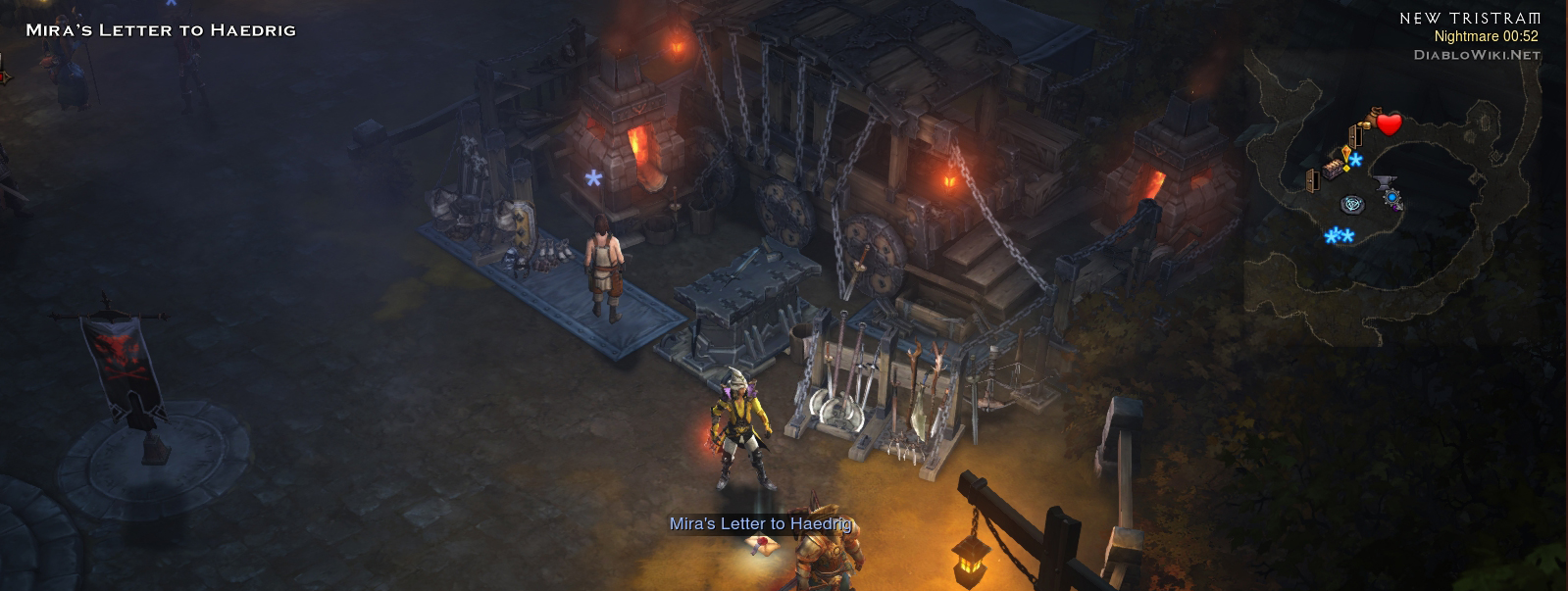
Task: Click the red heart healer marker on minimap
Action: pyautogui.click(x=1389, y=123)
